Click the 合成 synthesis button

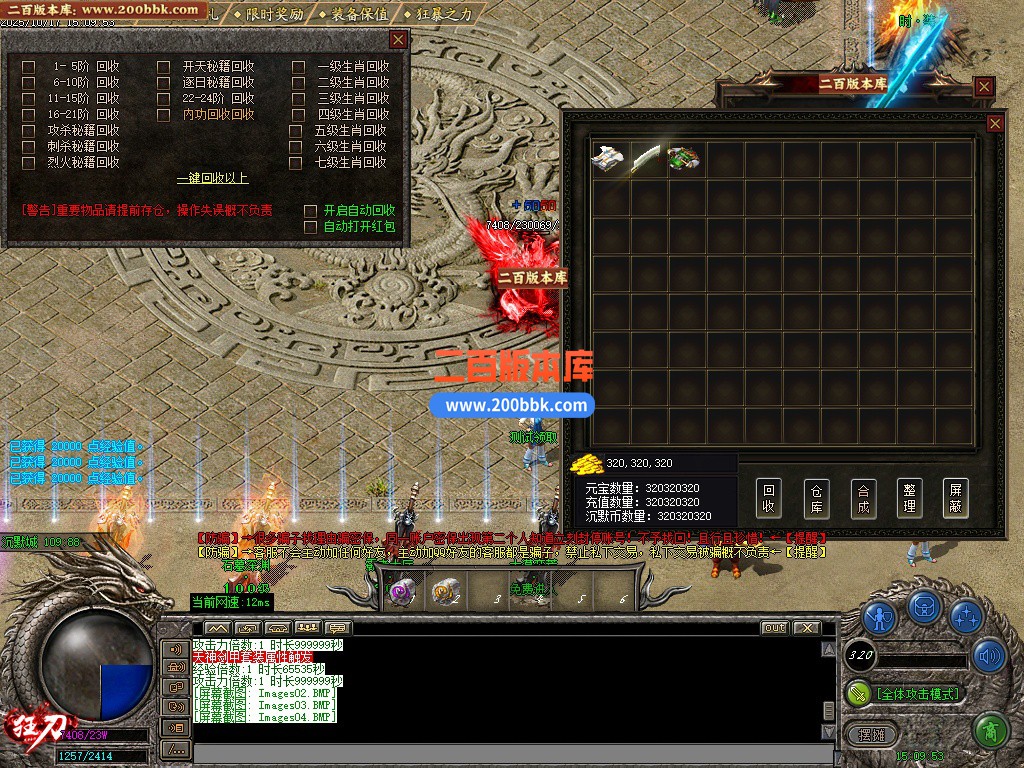tap(863, 498)
